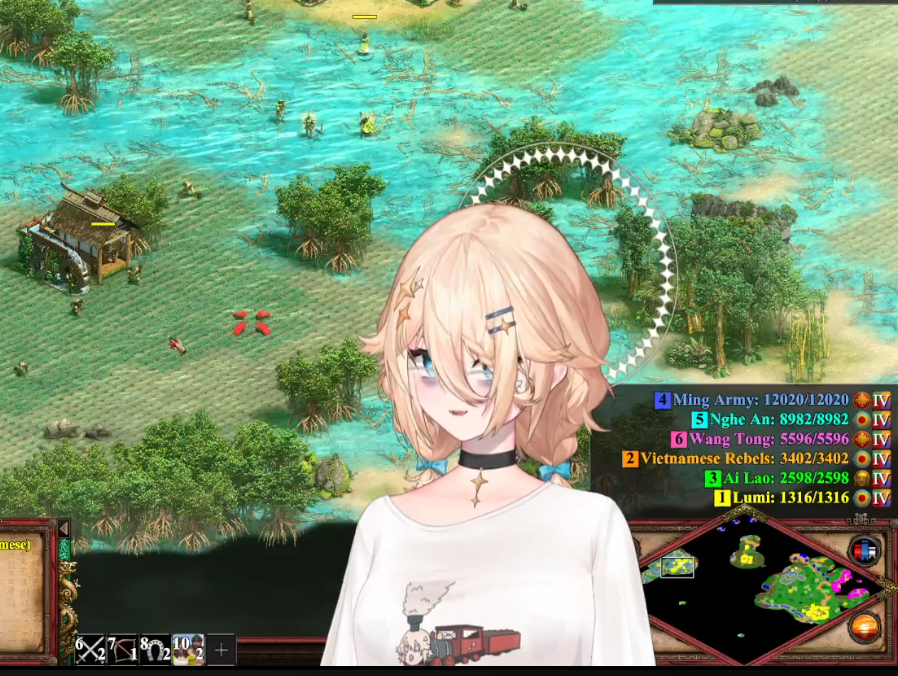
Task: Select the bow control group 7
Action: (x=122, y=650)
